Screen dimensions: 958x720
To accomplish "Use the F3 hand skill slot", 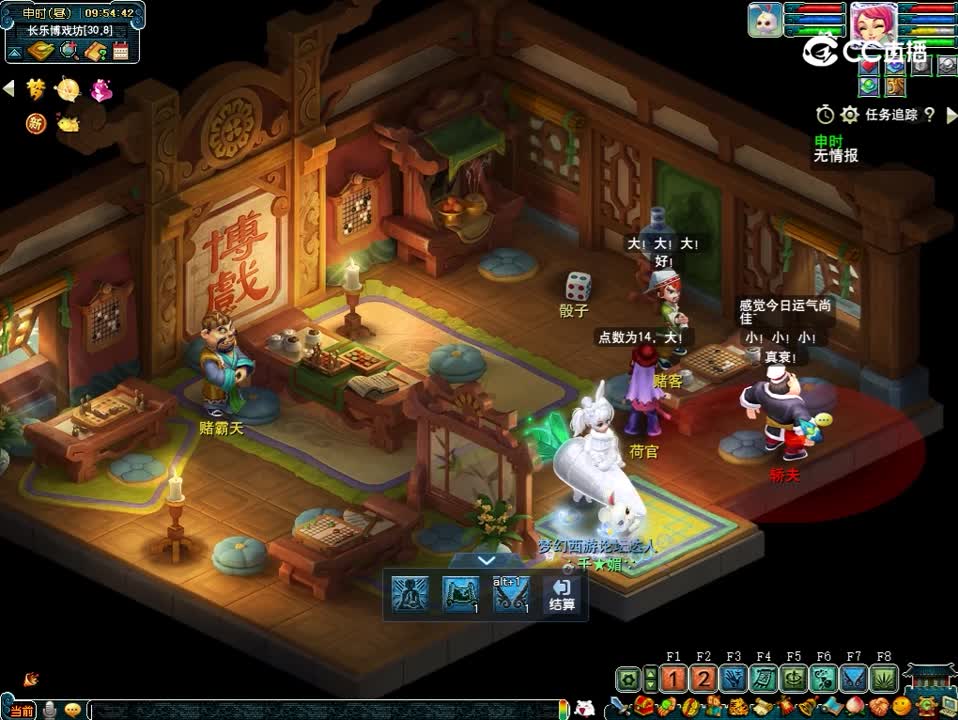I will [x=734, y=680].
